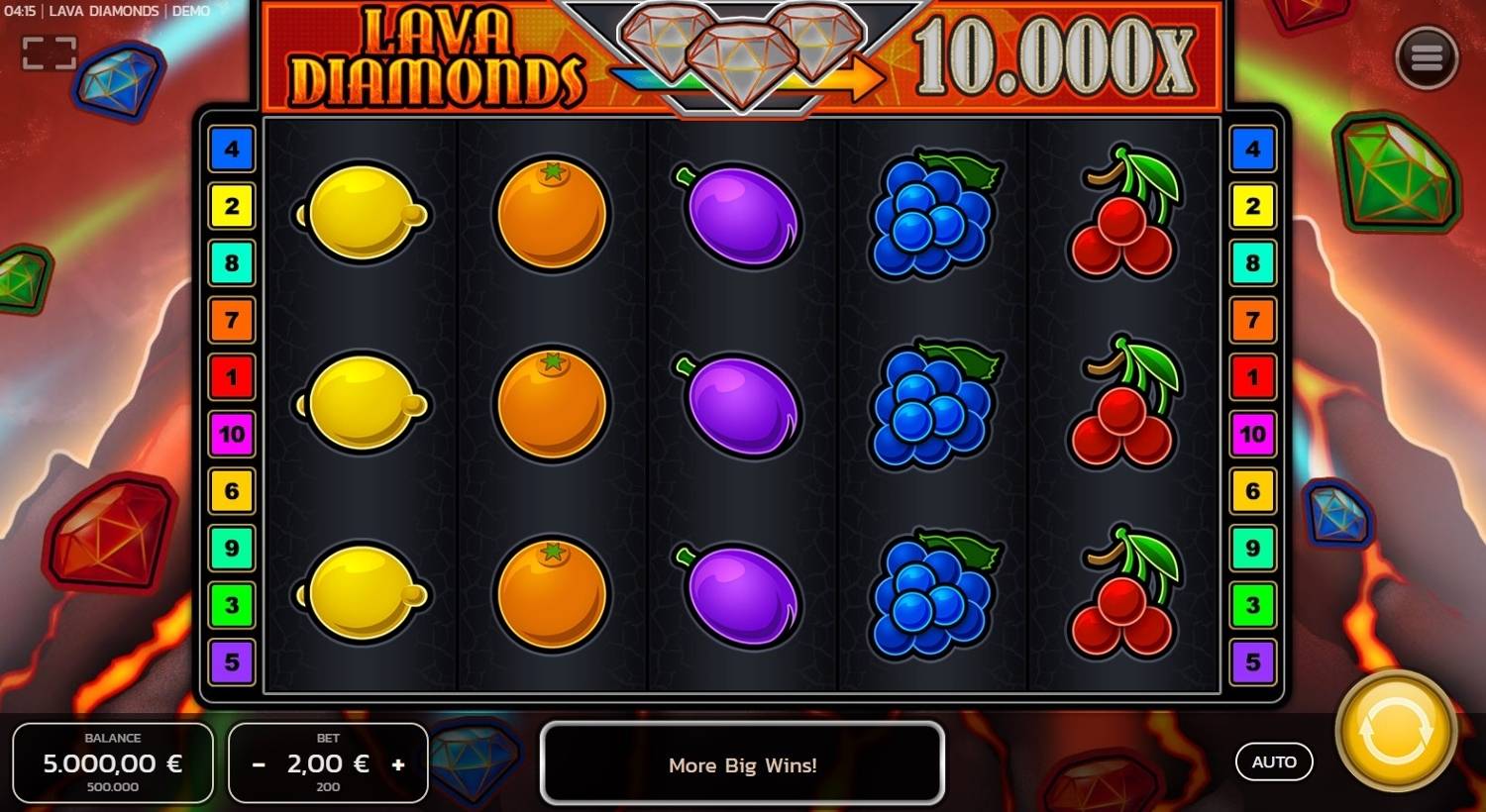Select payline number 4 top left
1486x812 pixels.
click(231, 150)
